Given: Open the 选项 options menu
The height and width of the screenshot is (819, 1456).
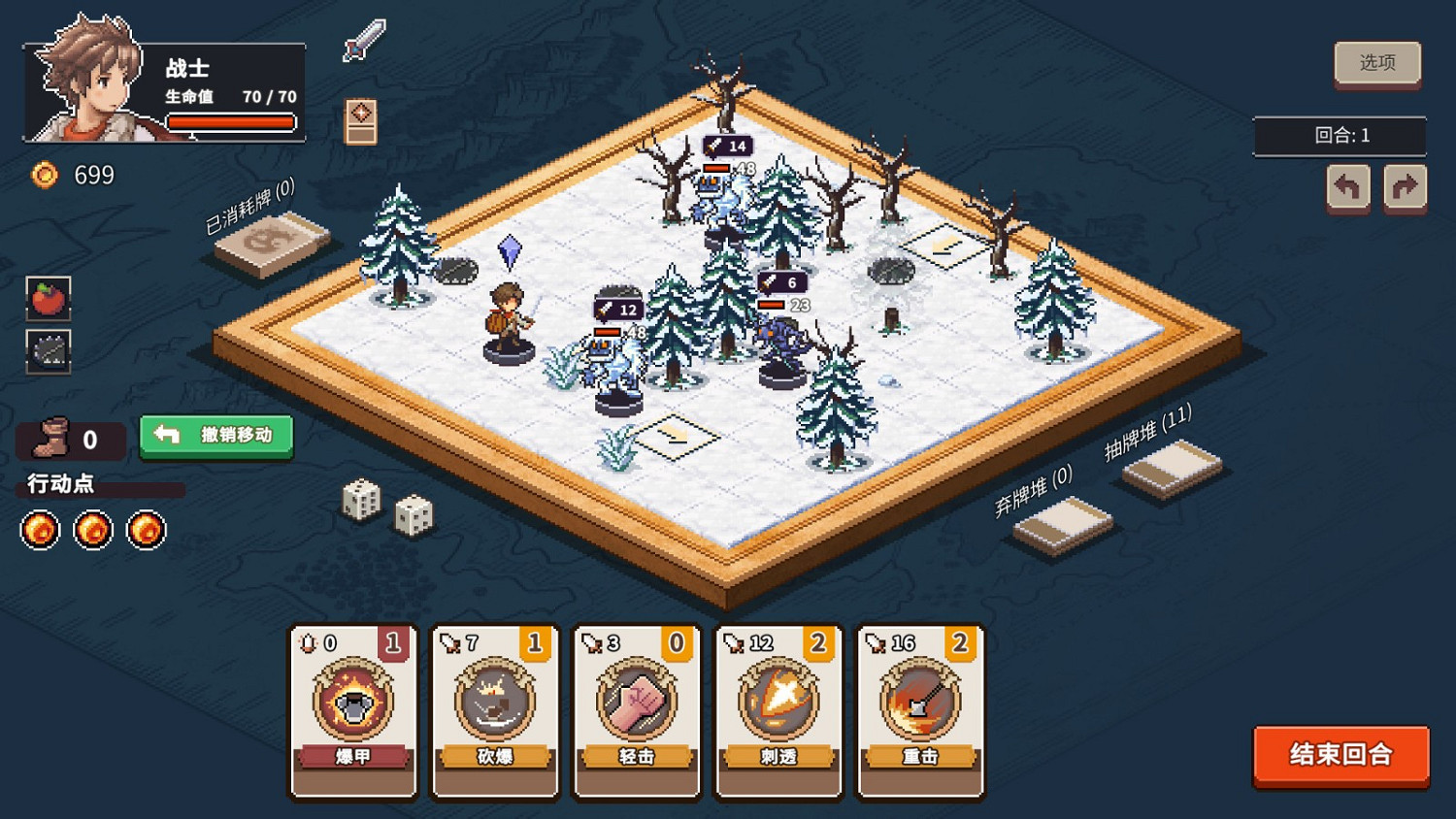Looking at the screenshot, I should point(1377,62).
